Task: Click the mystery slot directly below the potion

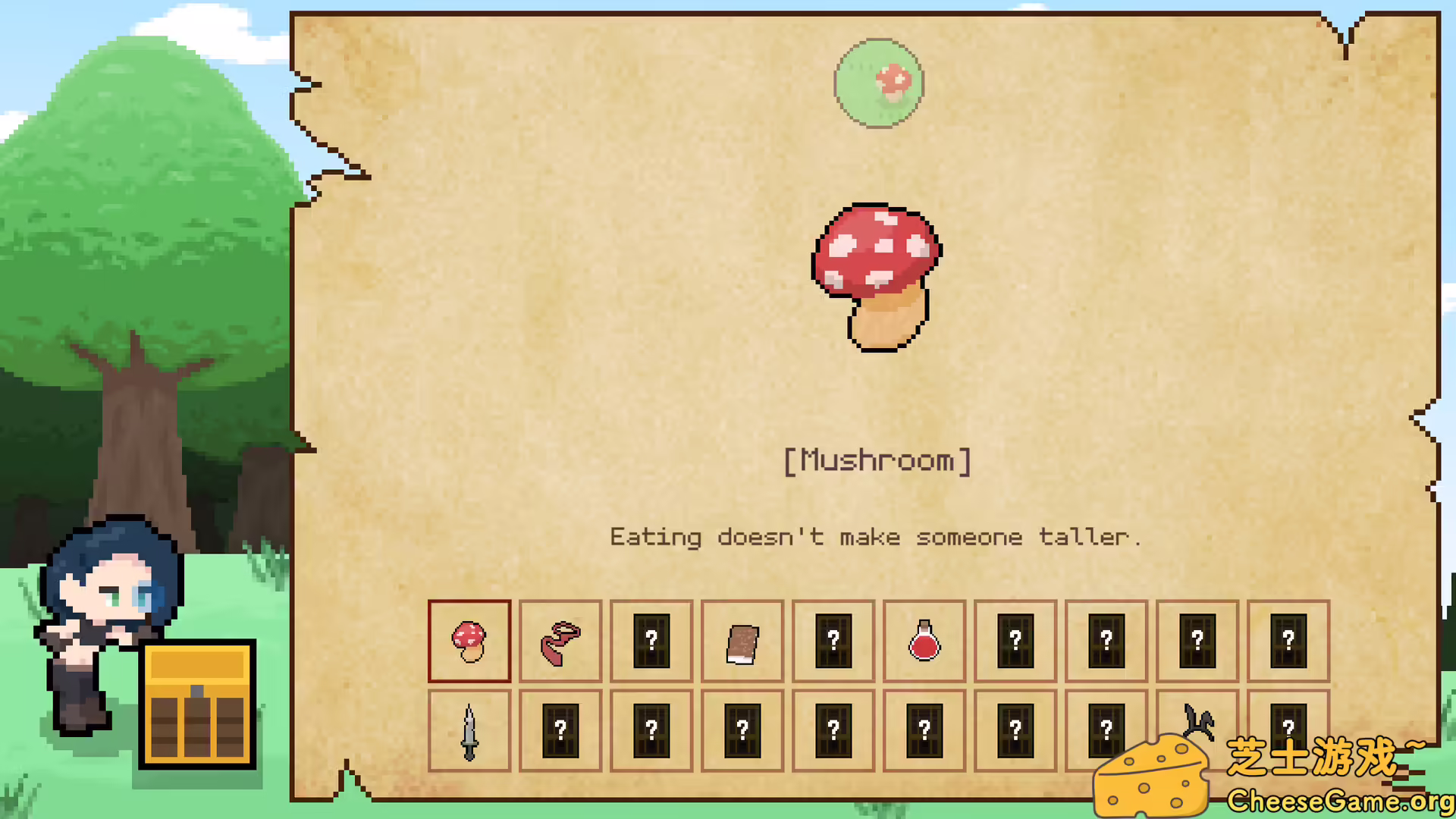Action: pyautogui.click(x=924, y=730)
